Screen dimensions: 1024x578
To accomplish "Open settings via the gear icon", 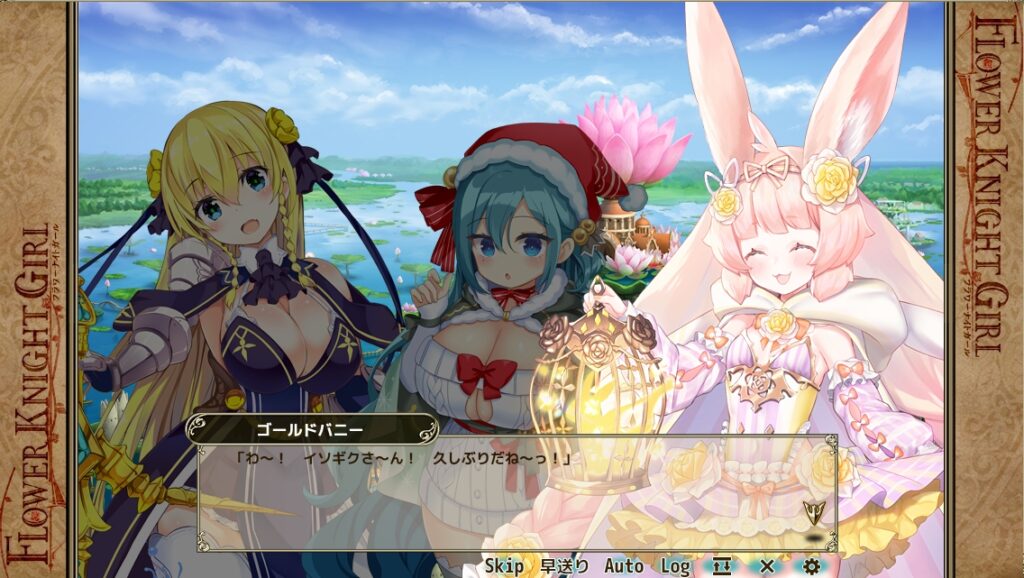I will pos(811,566).
